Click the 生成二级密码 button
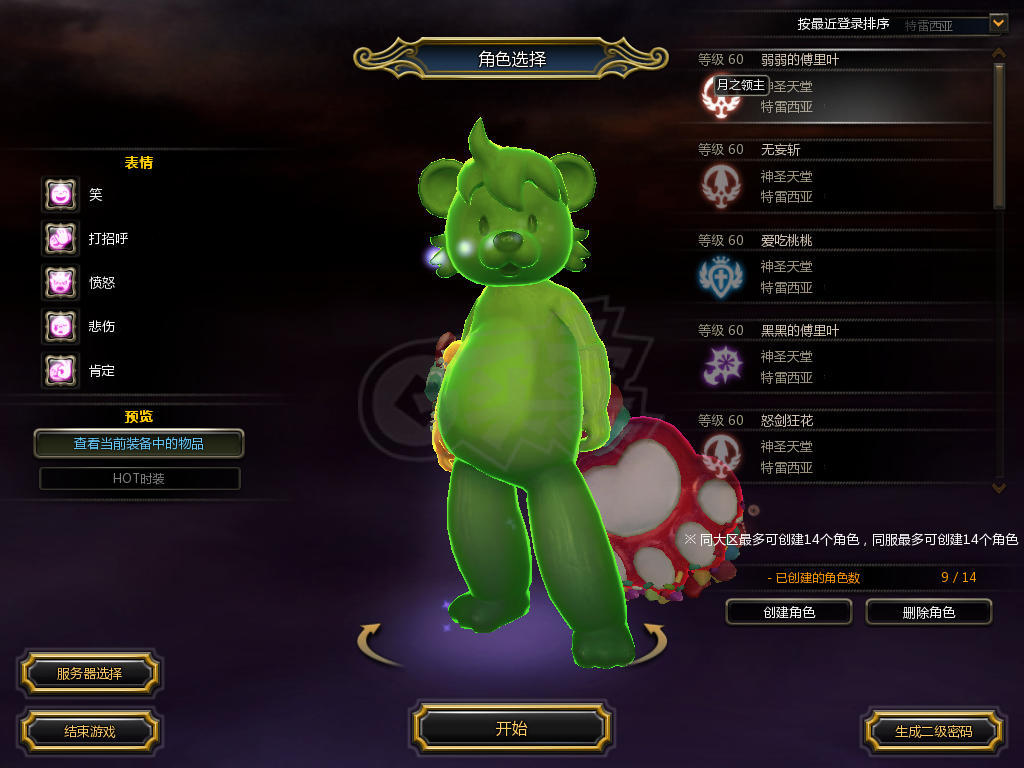This screenshot has width=1024, height=768. [x=933, y=731]
